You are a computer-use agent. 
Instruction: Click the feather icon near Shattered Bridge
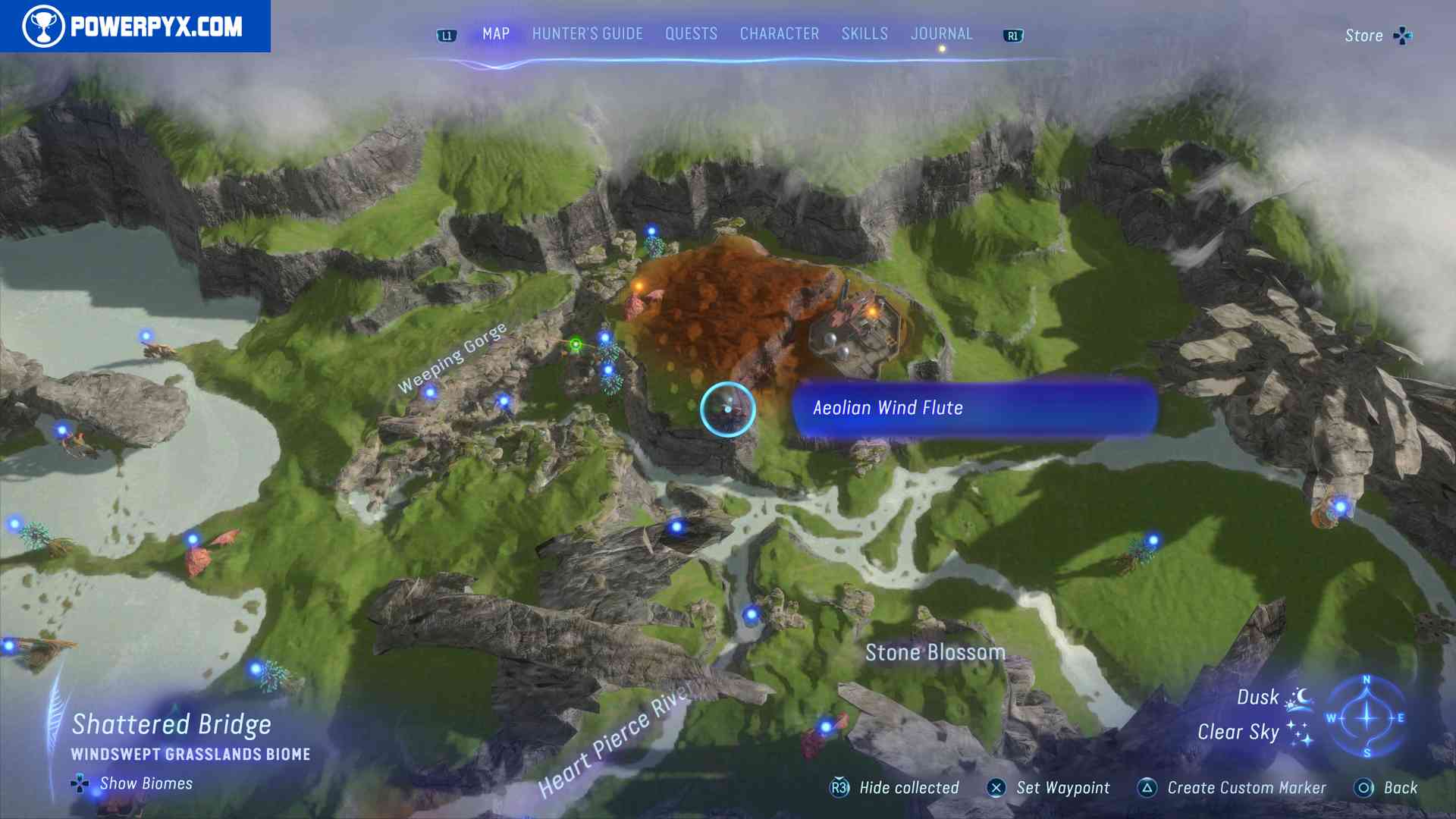pos(53,720)
